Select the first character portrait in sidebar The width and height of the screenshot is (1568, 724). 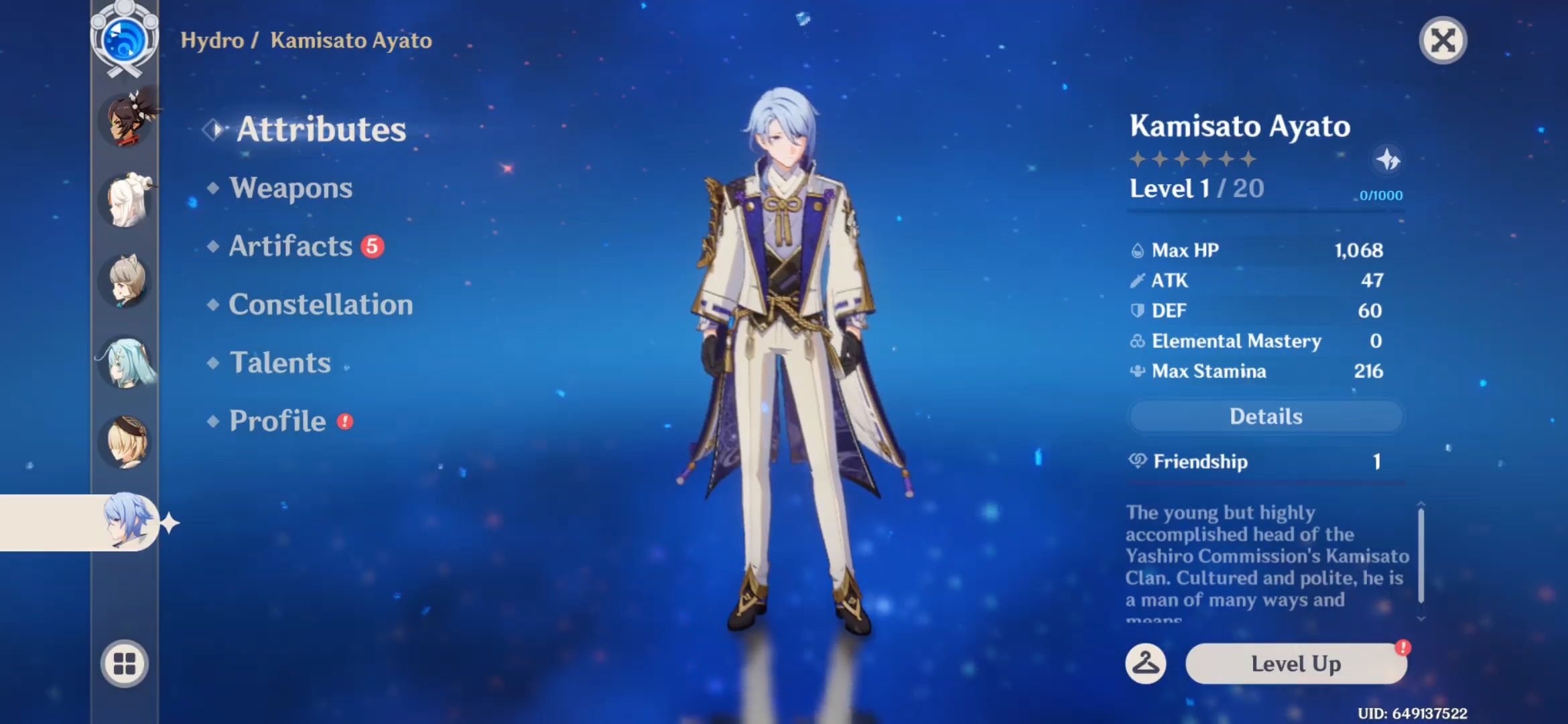[127, 121]
